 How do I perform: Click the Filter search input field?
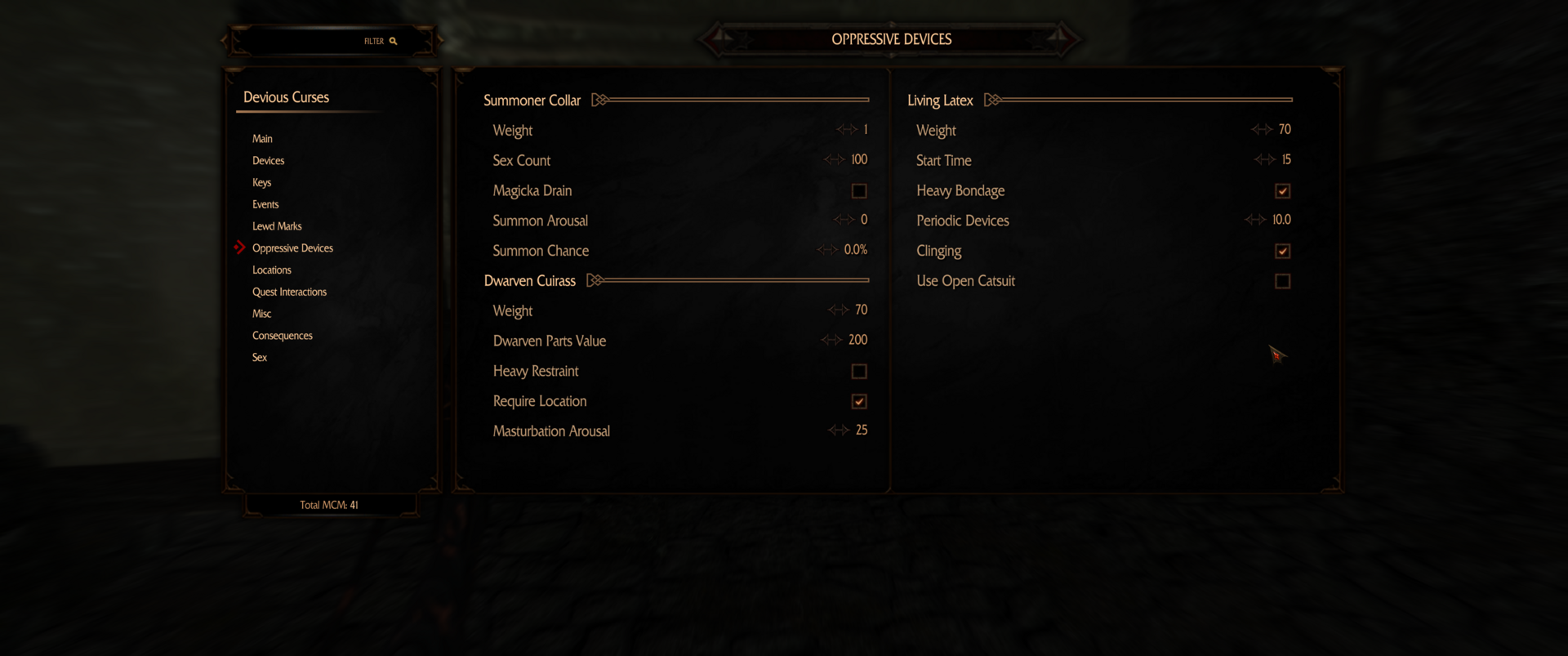(x=327, y=40)
